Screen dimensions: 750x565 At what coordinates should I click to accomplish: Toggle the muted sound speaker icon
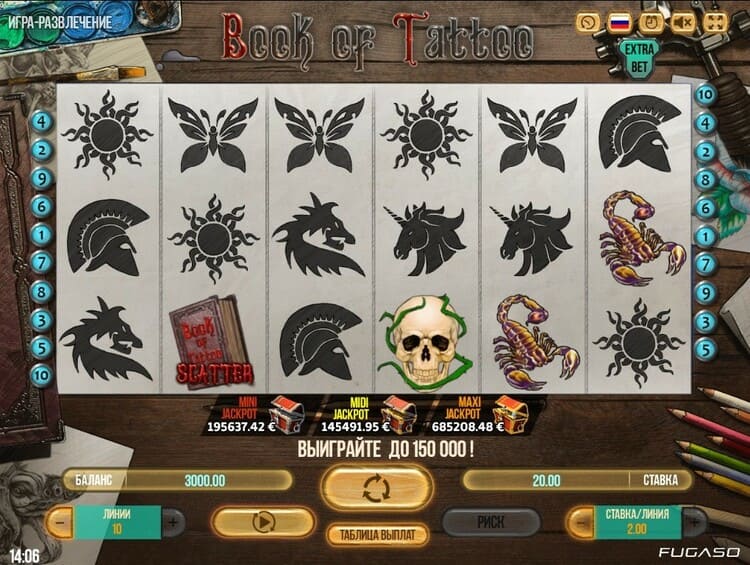683,21
